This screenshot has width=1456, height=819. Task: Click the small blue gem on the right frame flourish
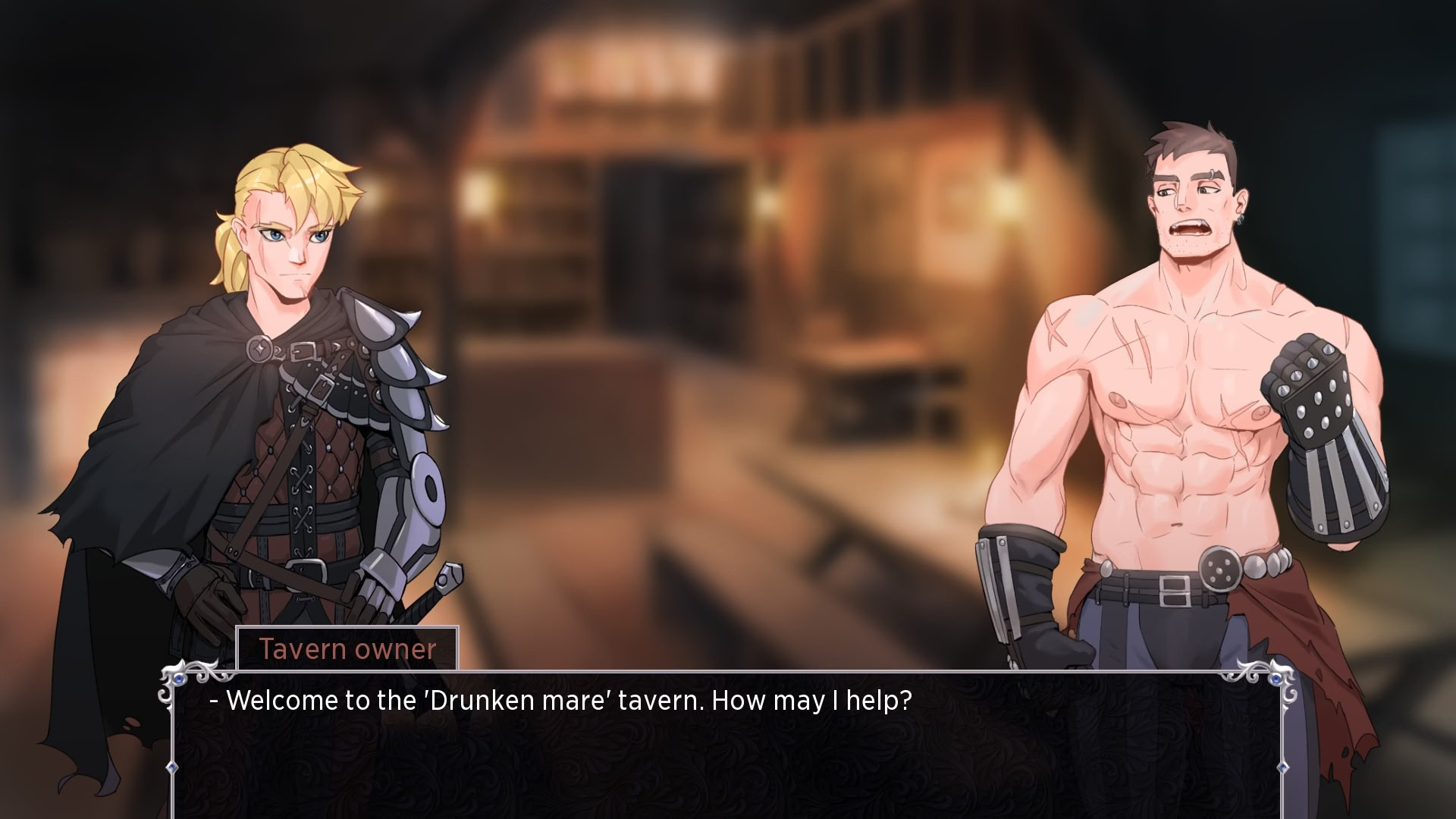click(x=1276, y=679)
